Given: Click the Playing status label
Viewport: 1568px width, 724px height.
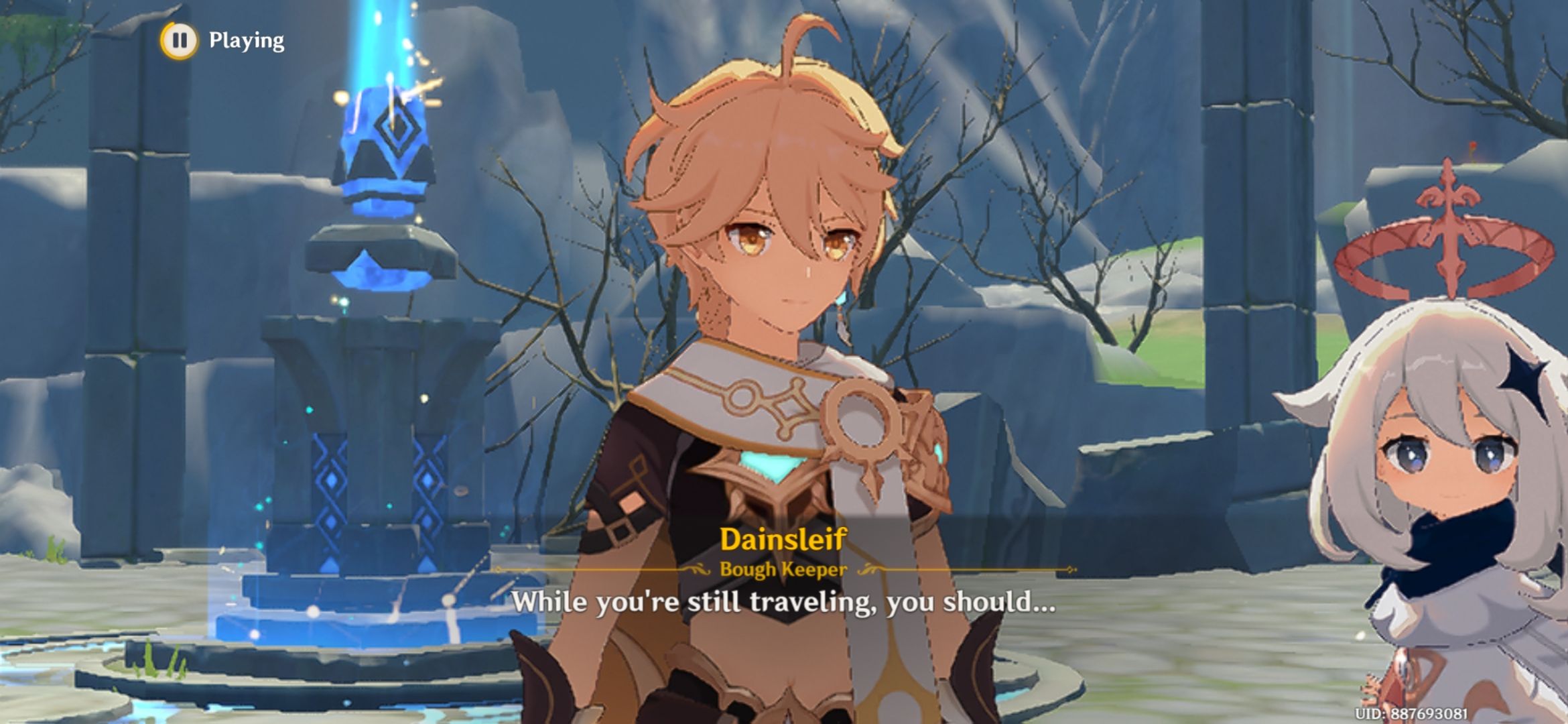Looking at the screenshot, I should coord(245,42).
